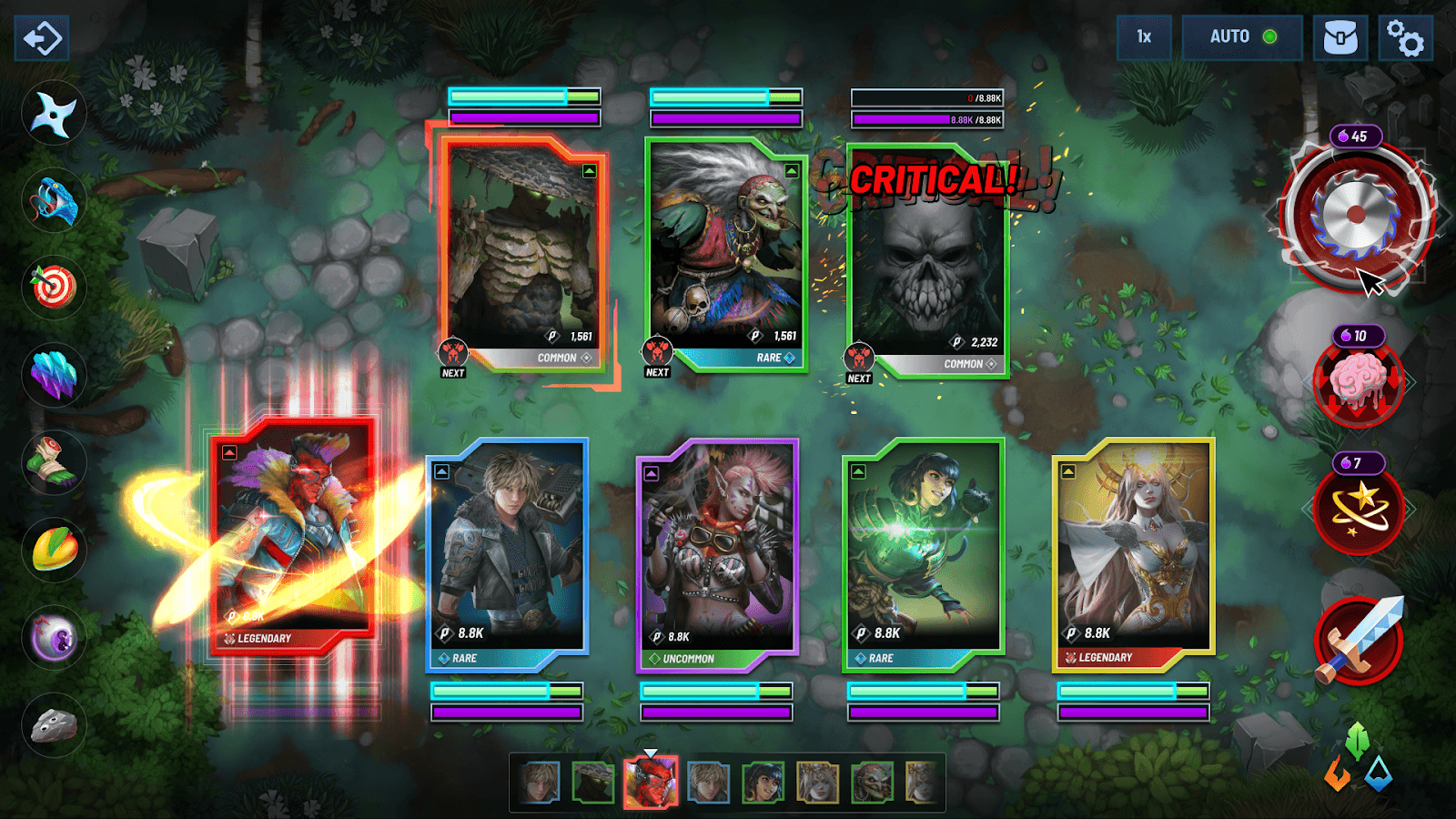This screenshot has height=819, width=1456.
Task: Open the settings gear menu
Action: [1407, 37]
